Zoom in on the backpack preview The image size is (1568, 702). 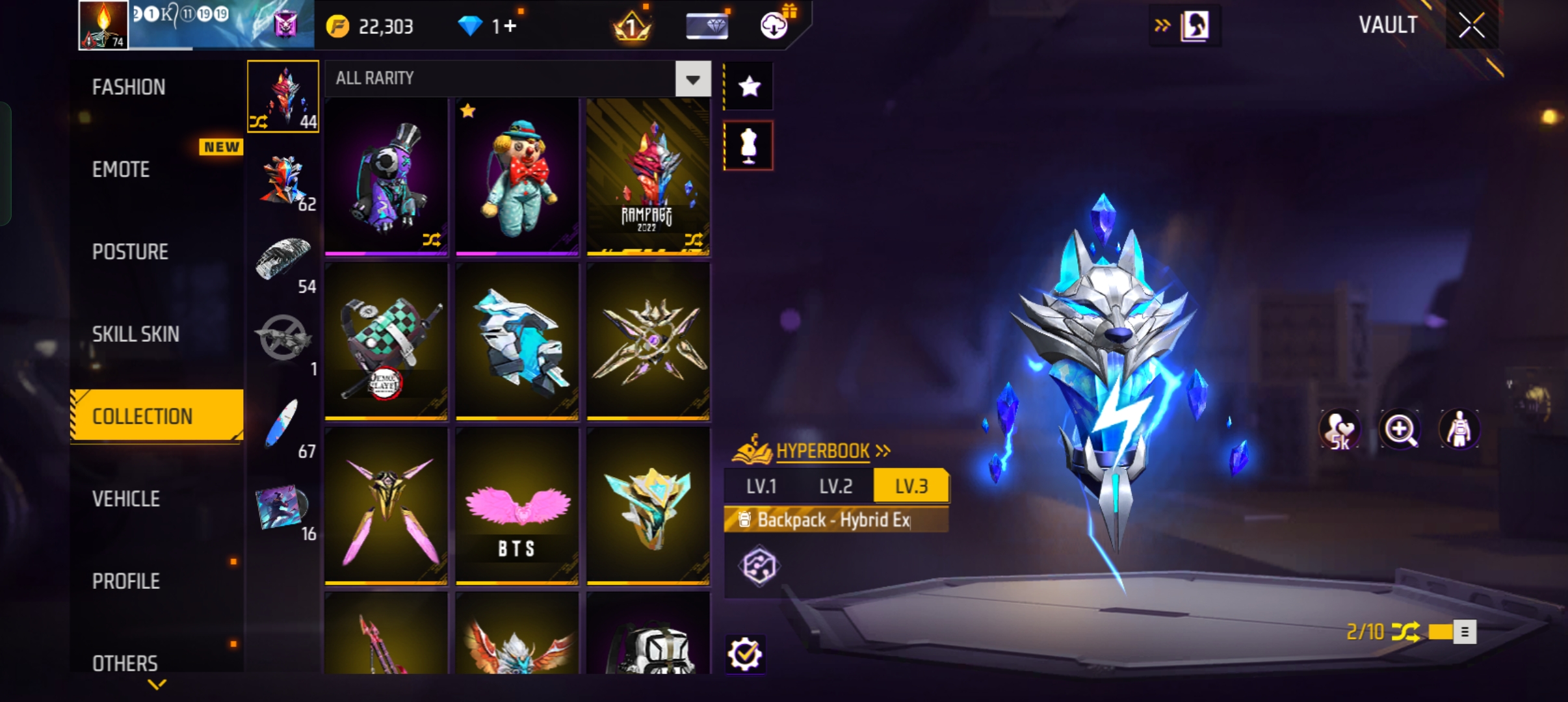[1400, 430]
